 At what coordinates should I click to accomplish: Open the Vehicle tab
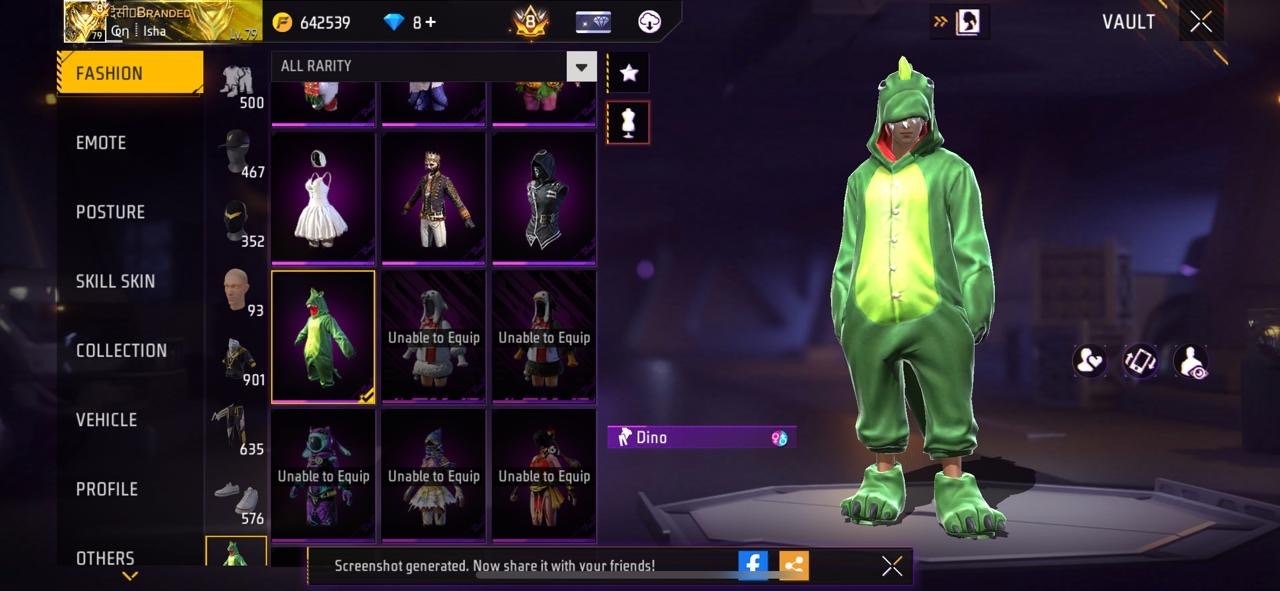(x=106, y=420)
